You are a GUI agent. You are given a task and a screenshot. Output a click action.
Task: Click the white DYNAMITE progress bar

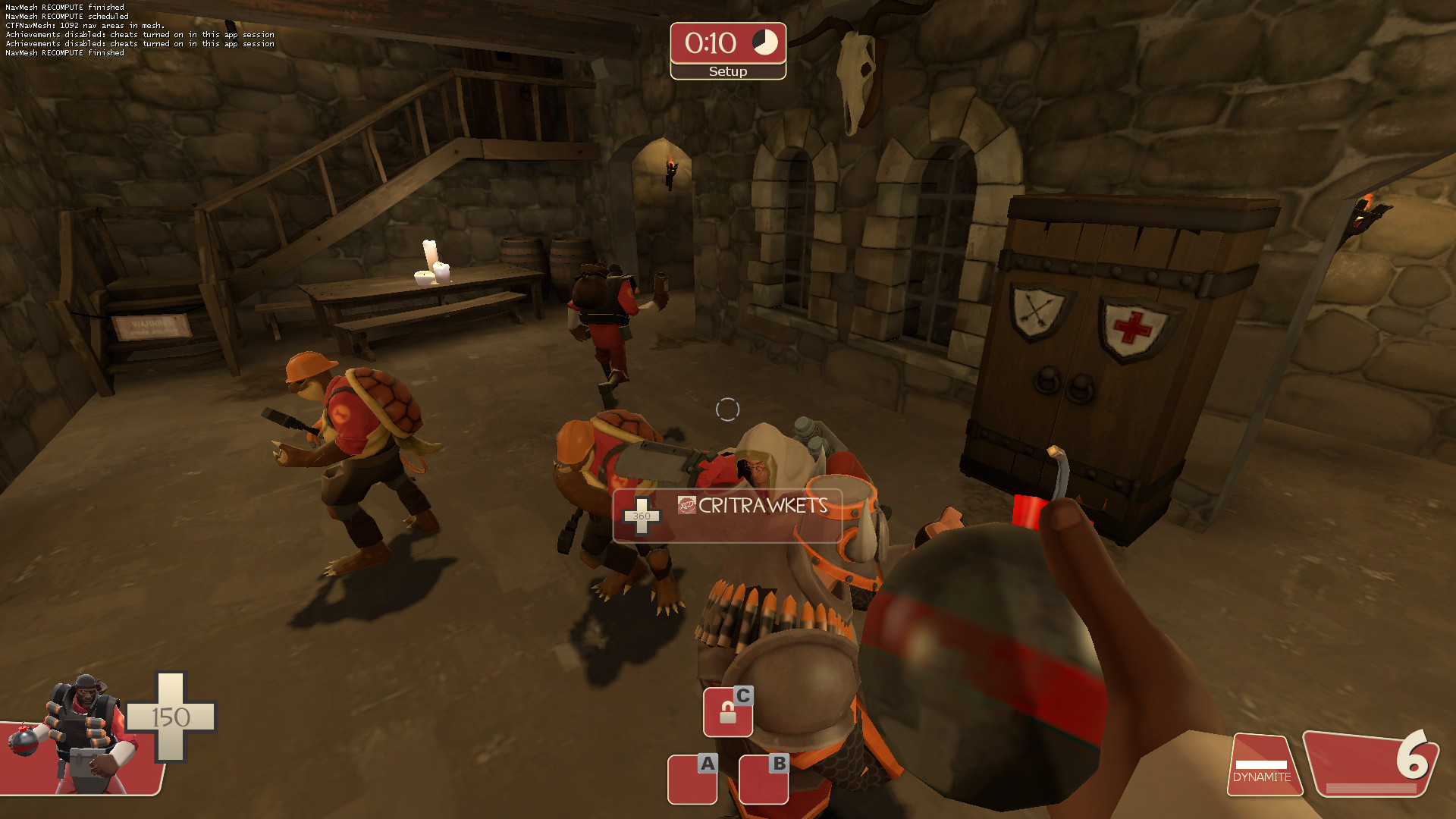coord(1262,764)
